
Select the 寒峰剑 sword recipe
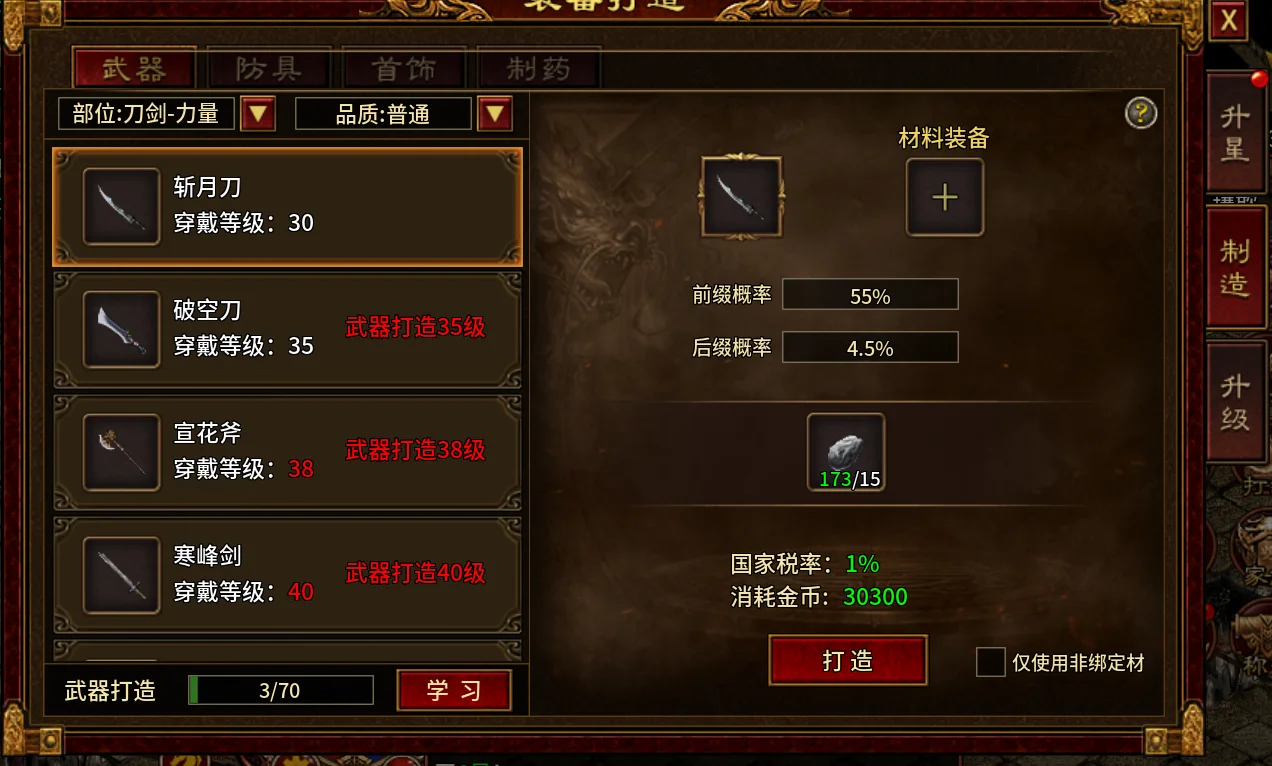[x=287, y=575]
